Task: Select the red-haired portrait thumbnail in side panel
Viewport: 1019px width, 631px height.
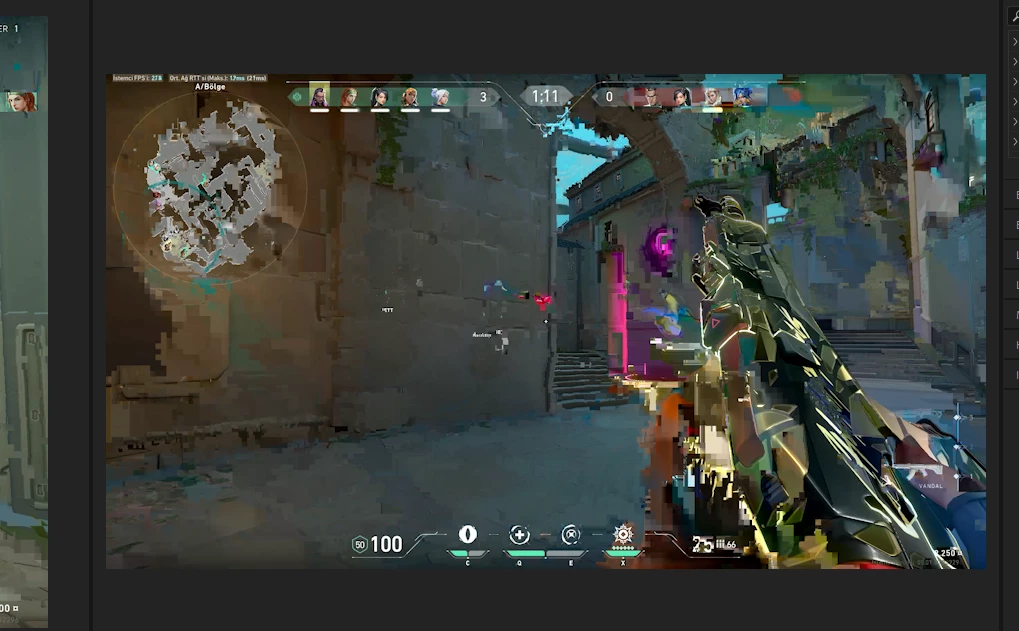Action: 20,101
